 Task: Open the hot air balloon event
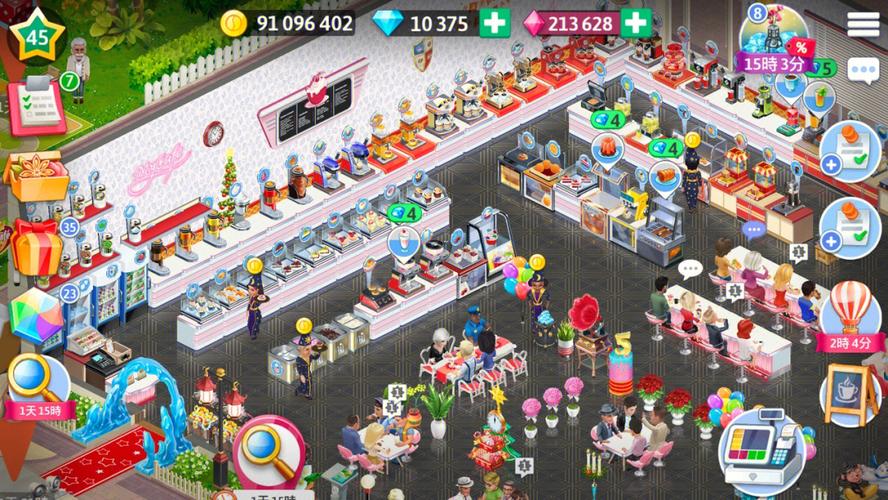pyautogui.click(x=849, y=312)
